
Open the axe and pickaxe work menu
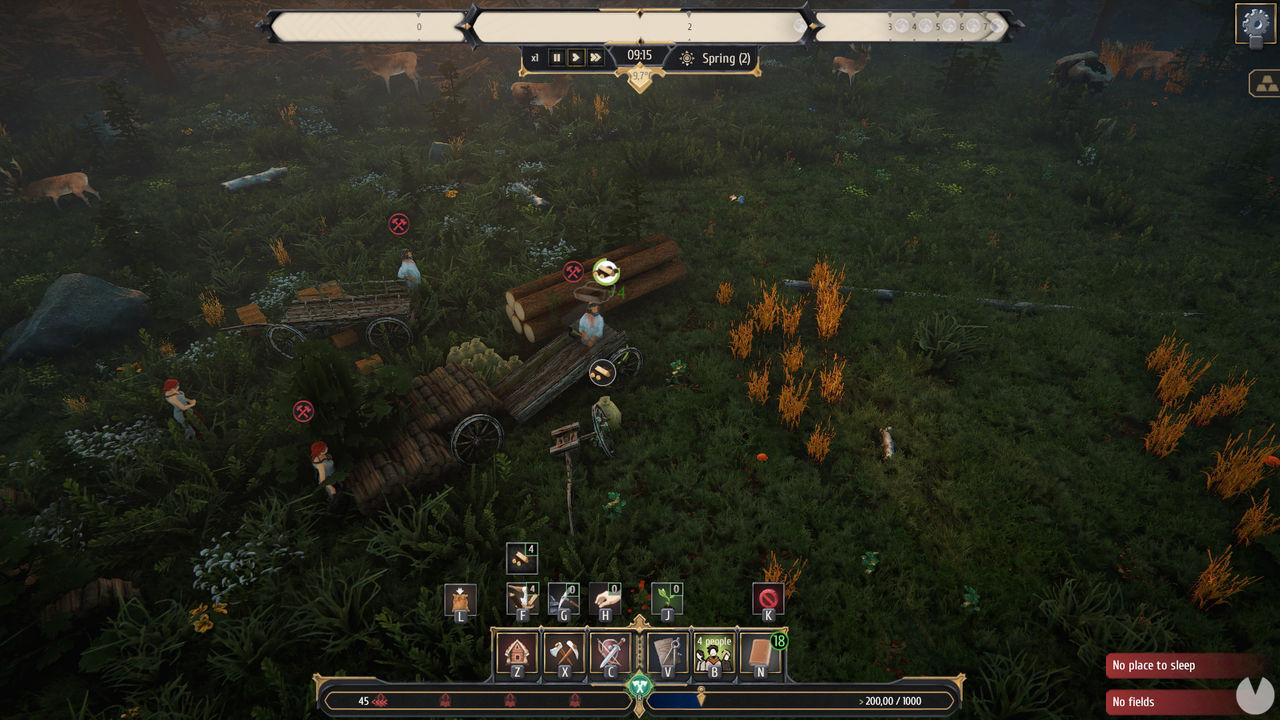click(x=564, y=654)
